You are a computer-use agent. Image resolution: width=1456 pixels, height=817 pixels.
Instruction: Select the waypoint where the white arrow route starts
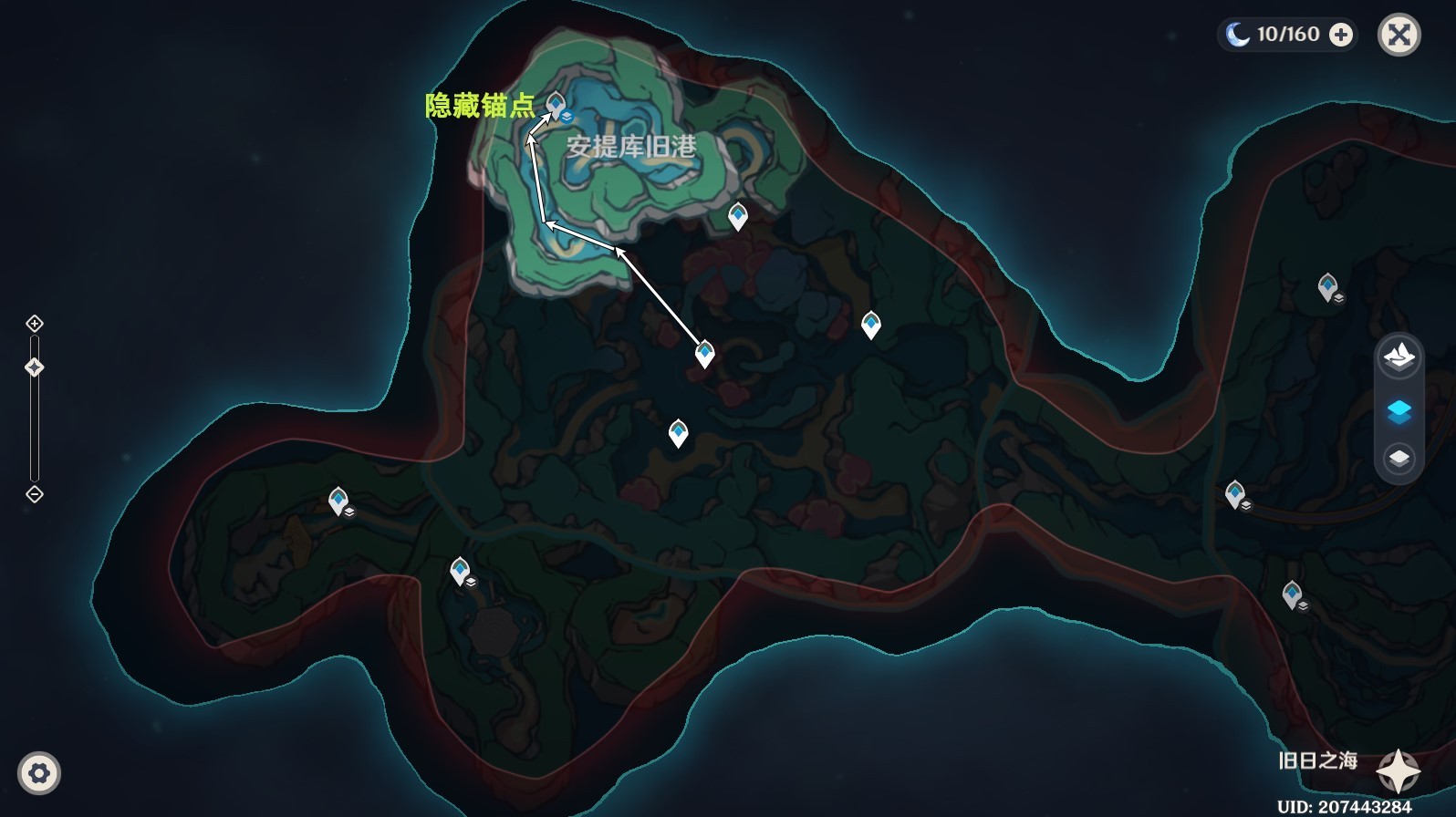coord(704,353)
